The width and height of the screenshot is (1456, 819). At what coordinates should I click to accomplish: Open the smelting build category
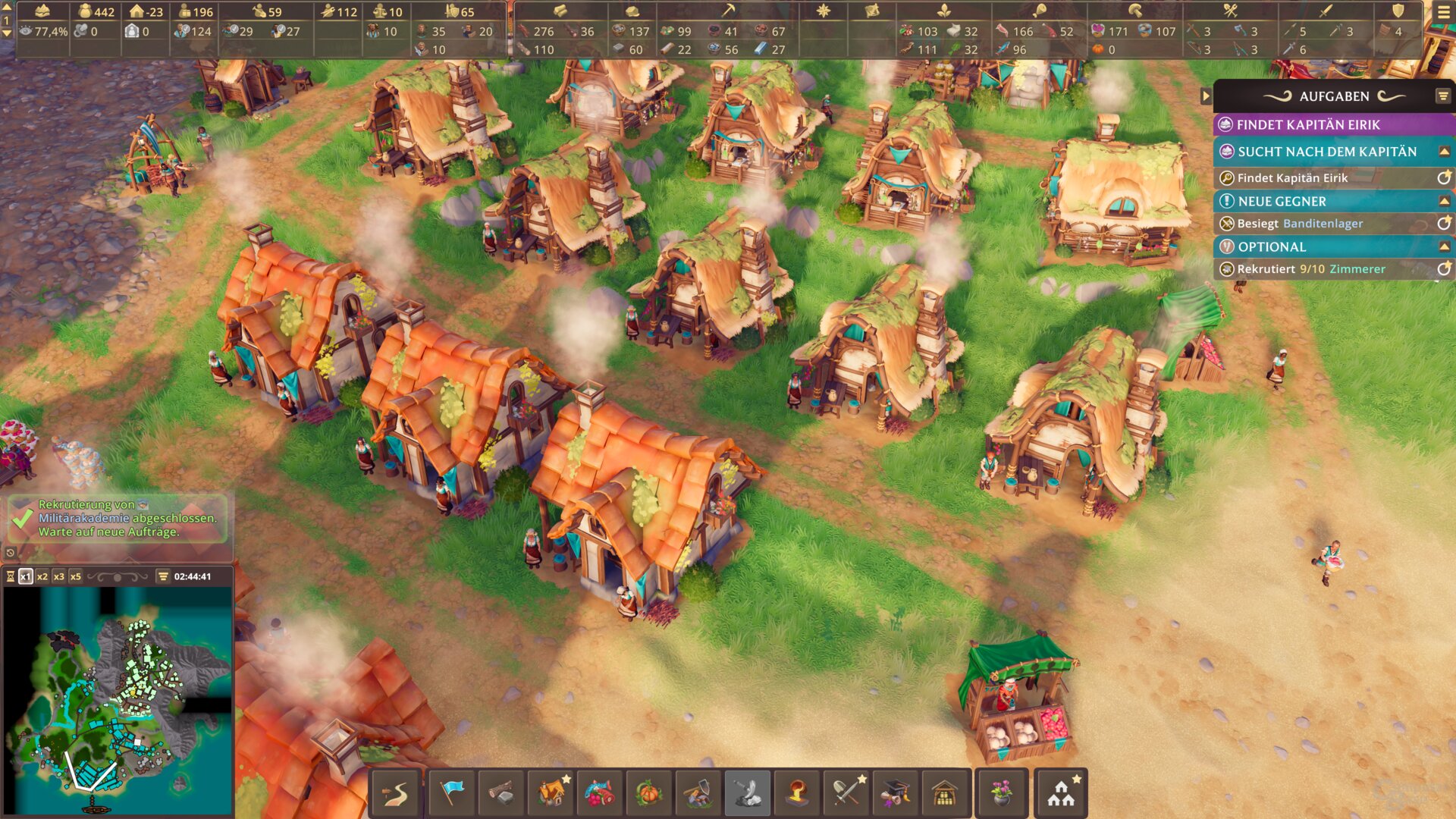coord(797,793)
